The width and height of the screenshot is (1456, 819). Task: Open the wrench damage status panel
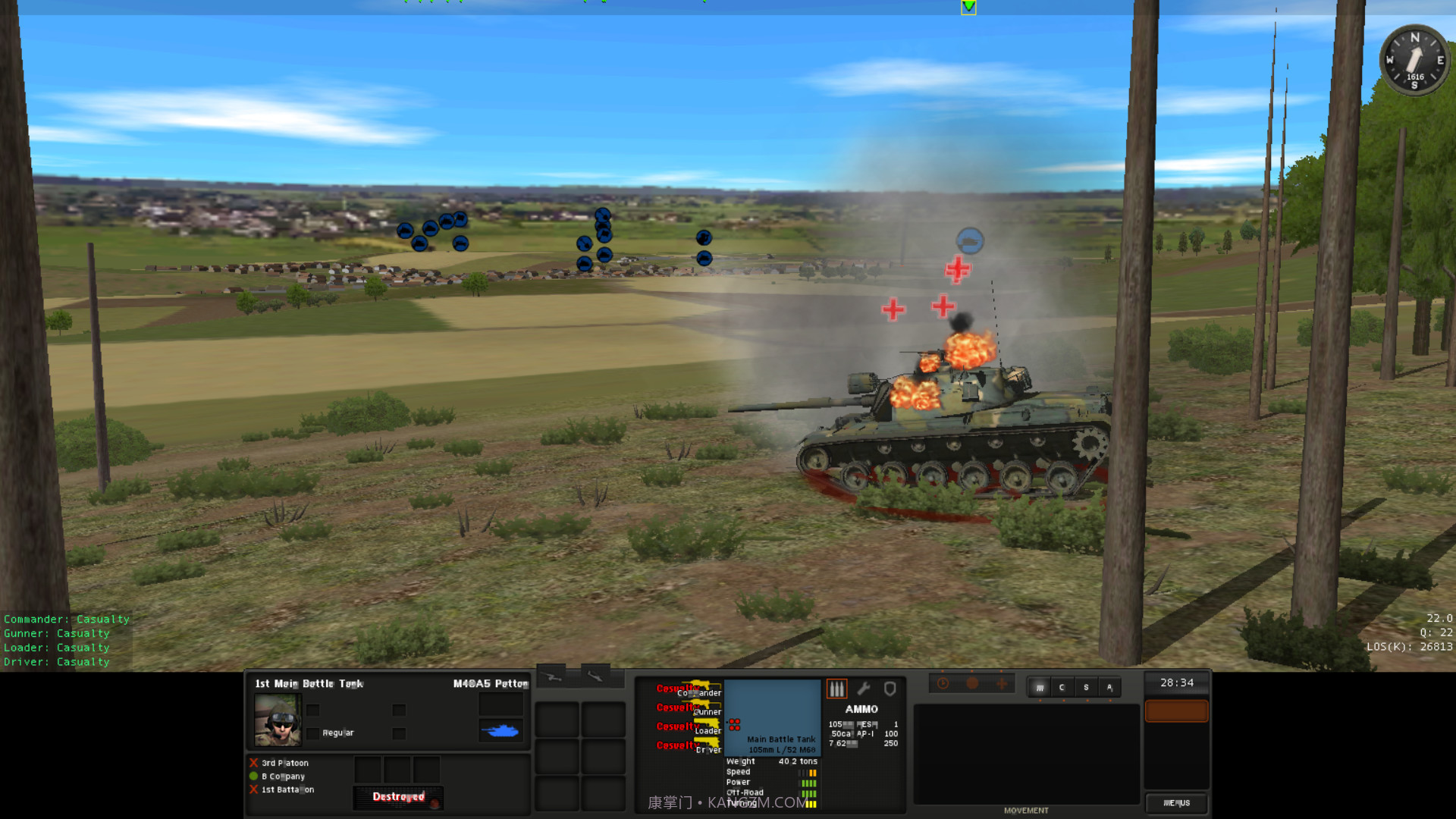(864, 689)
